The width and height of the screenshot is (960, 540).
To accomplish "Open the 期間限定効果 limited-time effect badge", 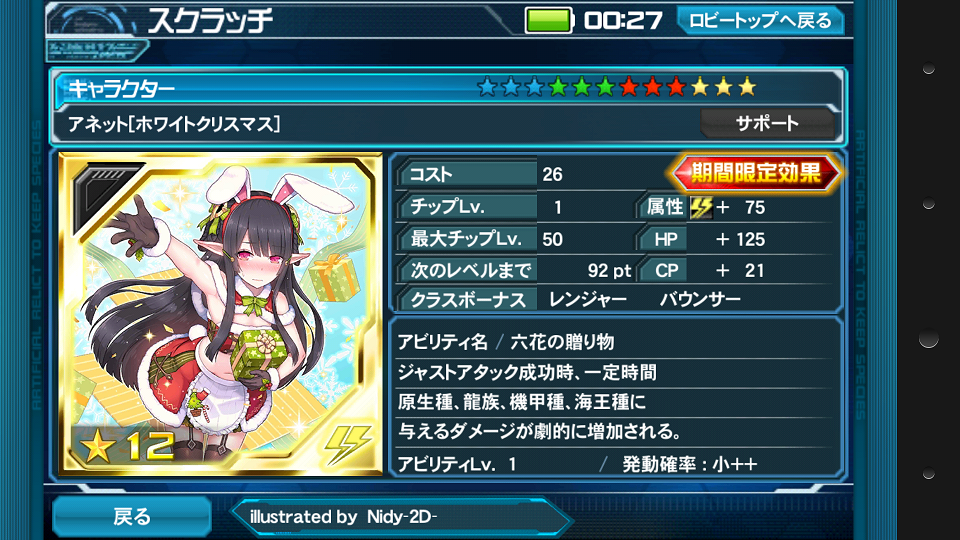I will 757,173.
